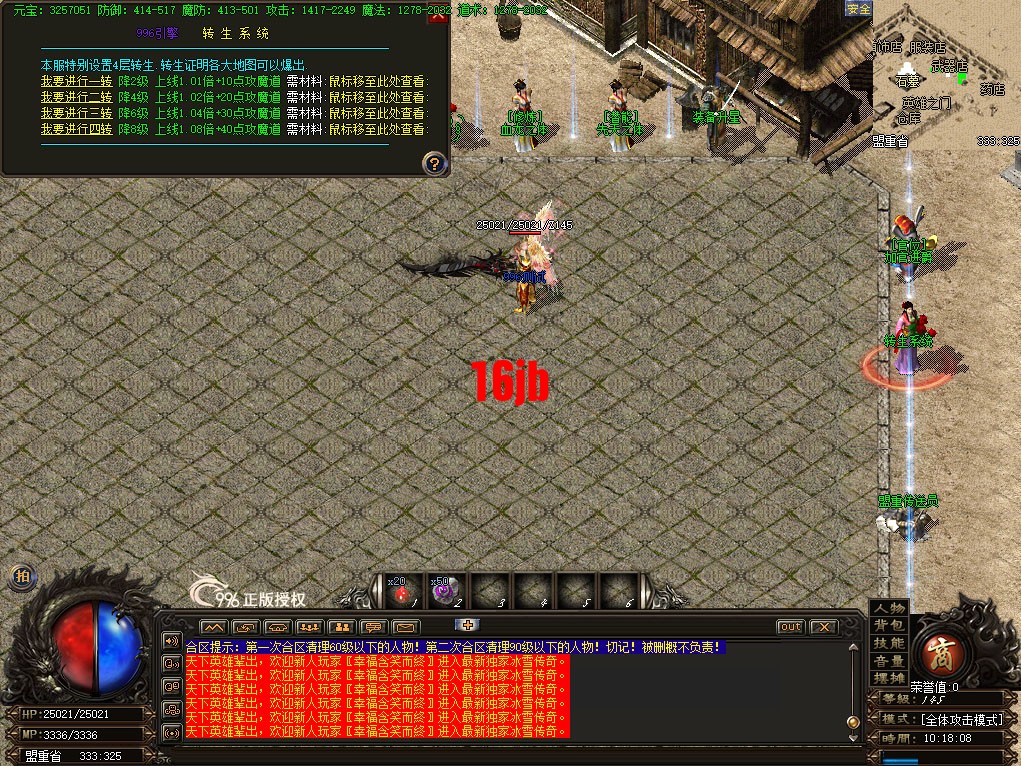Click the minimap in the corner
This screenshot has width=1021, height=766.
click(946, 75)
